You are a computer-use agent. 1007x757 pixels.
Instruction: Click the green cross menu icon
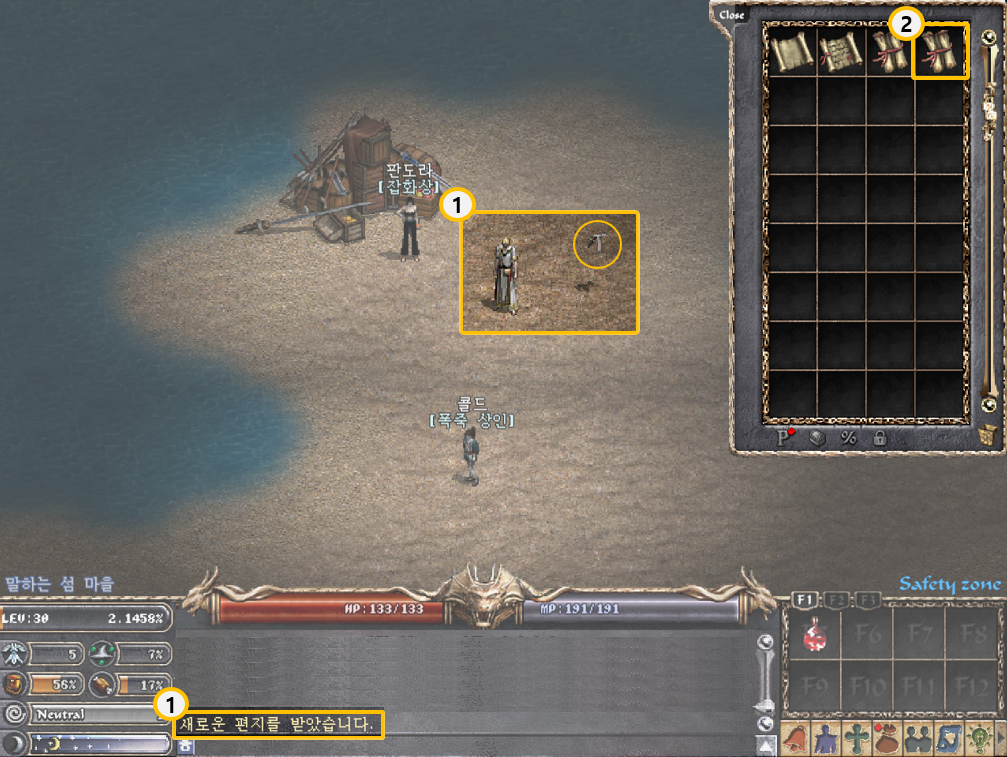(x=857, y=738)
